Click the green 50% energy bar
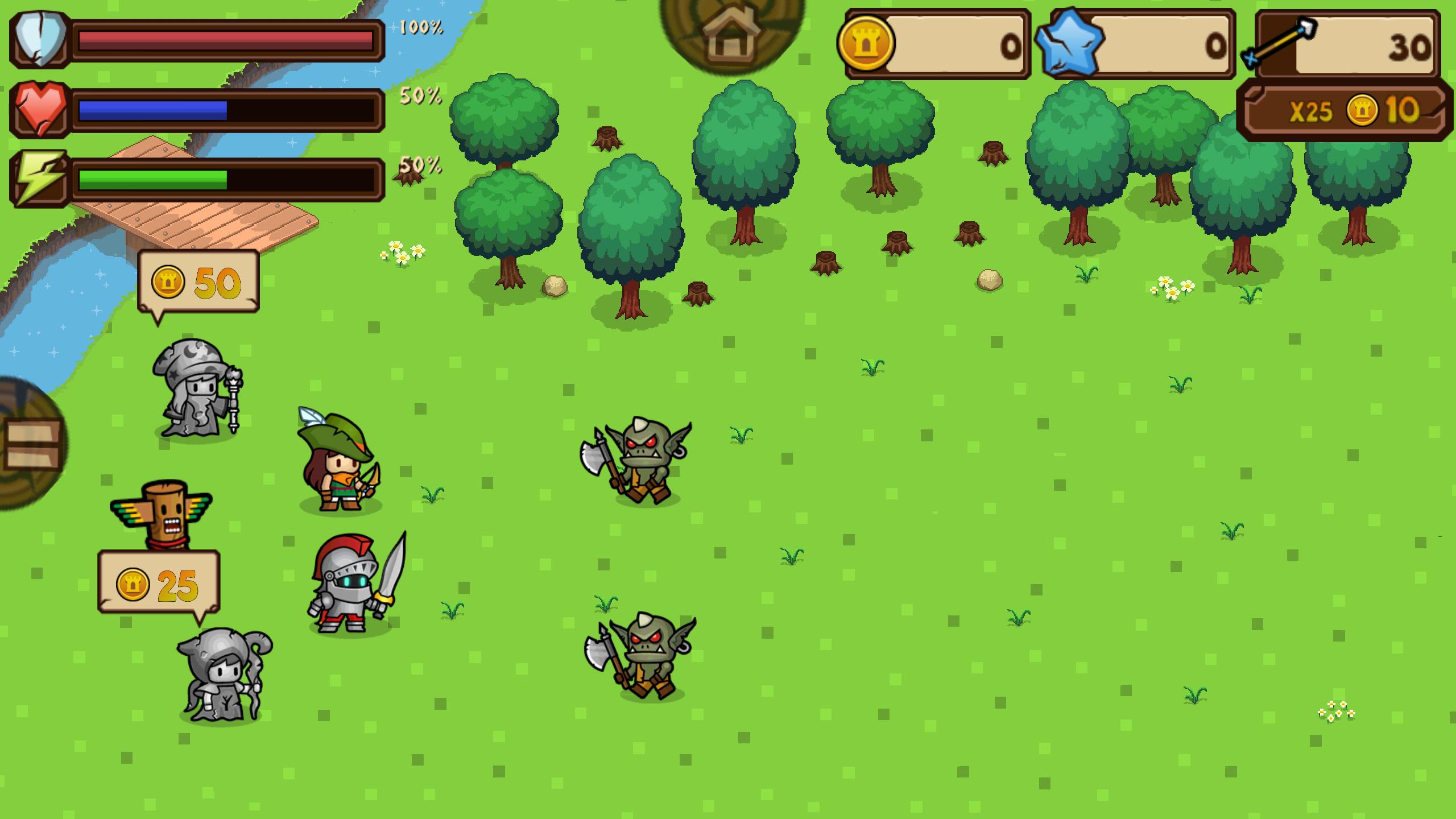The width and height of the screenshot is (1456, 819). (152, 183)
